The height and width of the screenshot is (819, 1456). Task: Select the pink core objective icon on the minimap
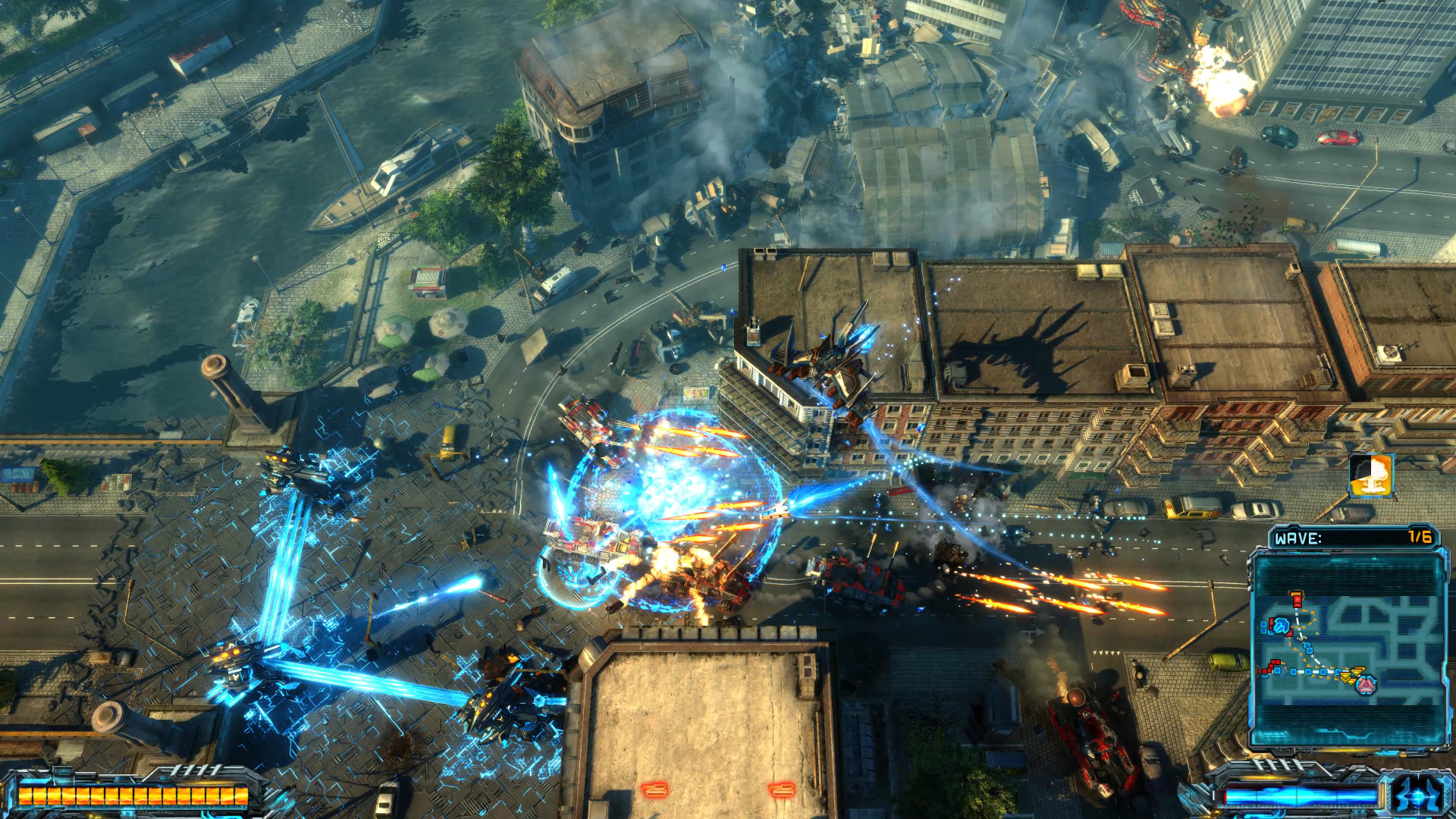[1366, 686]
